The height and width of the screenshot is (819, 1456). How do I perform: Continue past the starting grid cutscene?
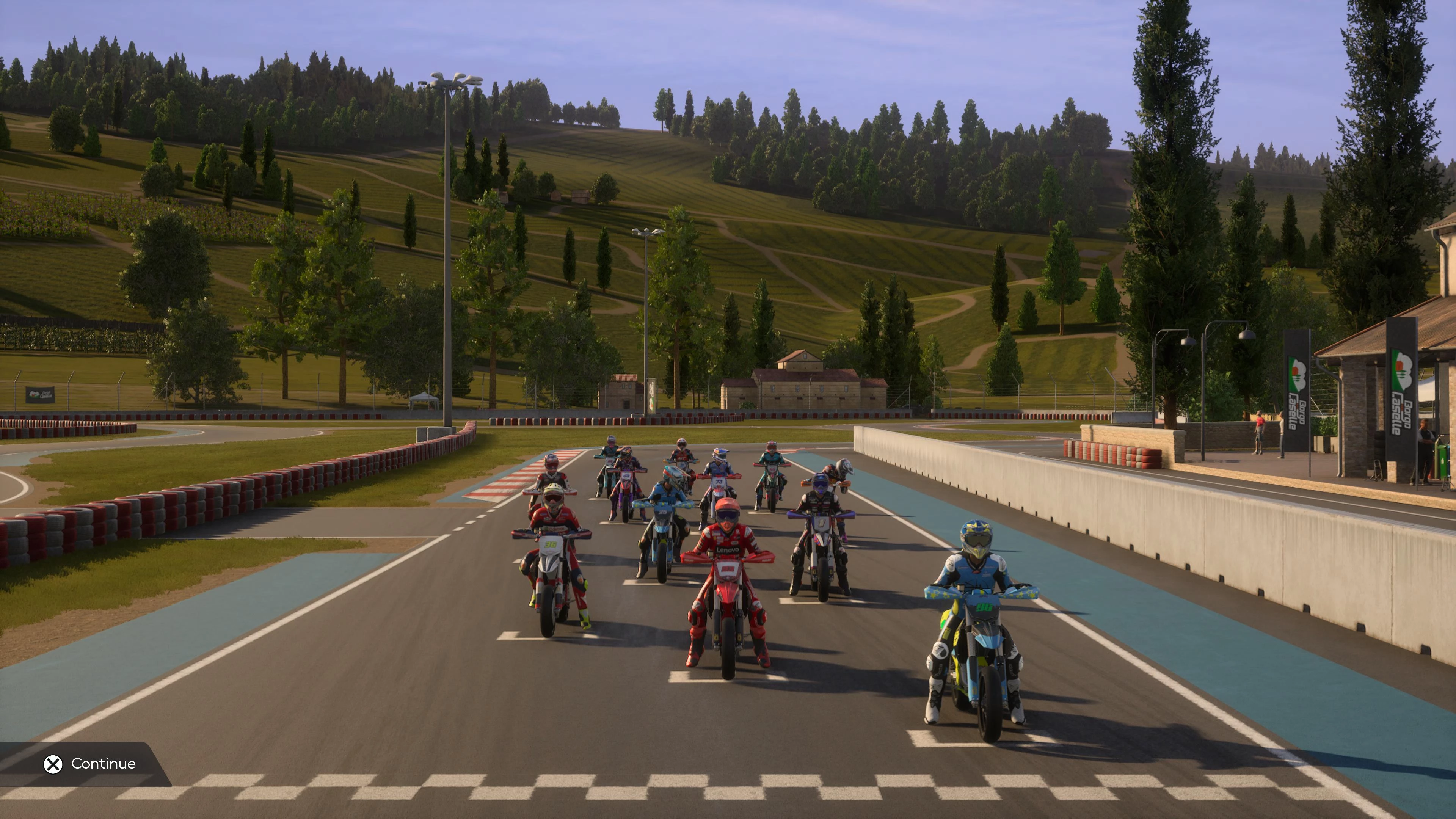(x=91, y=764)
